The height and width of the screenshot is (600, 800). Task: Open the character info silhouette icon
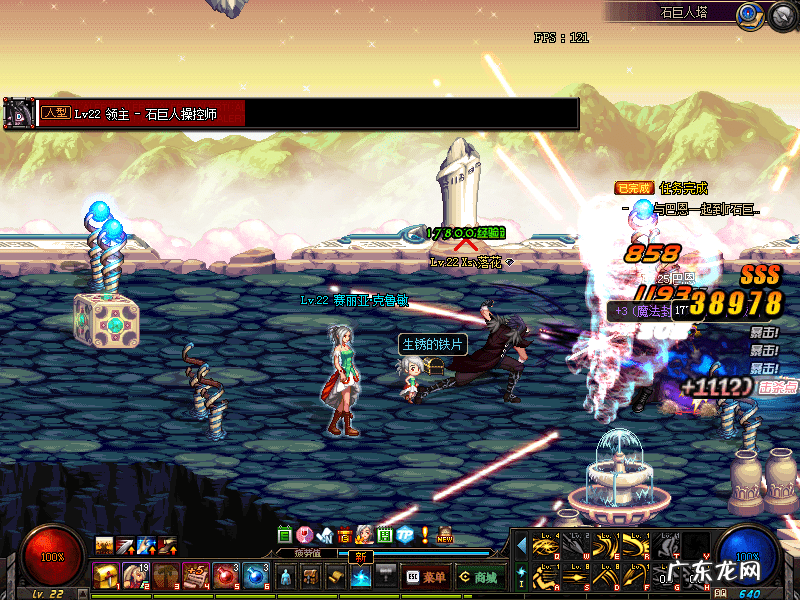(x=286, y=577)
